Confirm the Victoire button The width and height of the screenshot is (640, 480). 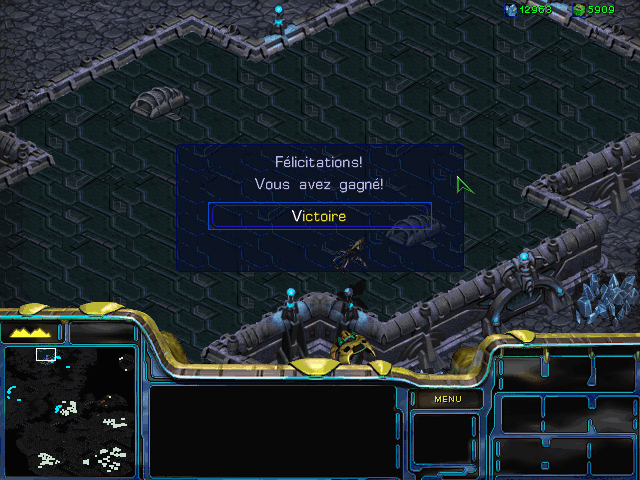(319, 215)
